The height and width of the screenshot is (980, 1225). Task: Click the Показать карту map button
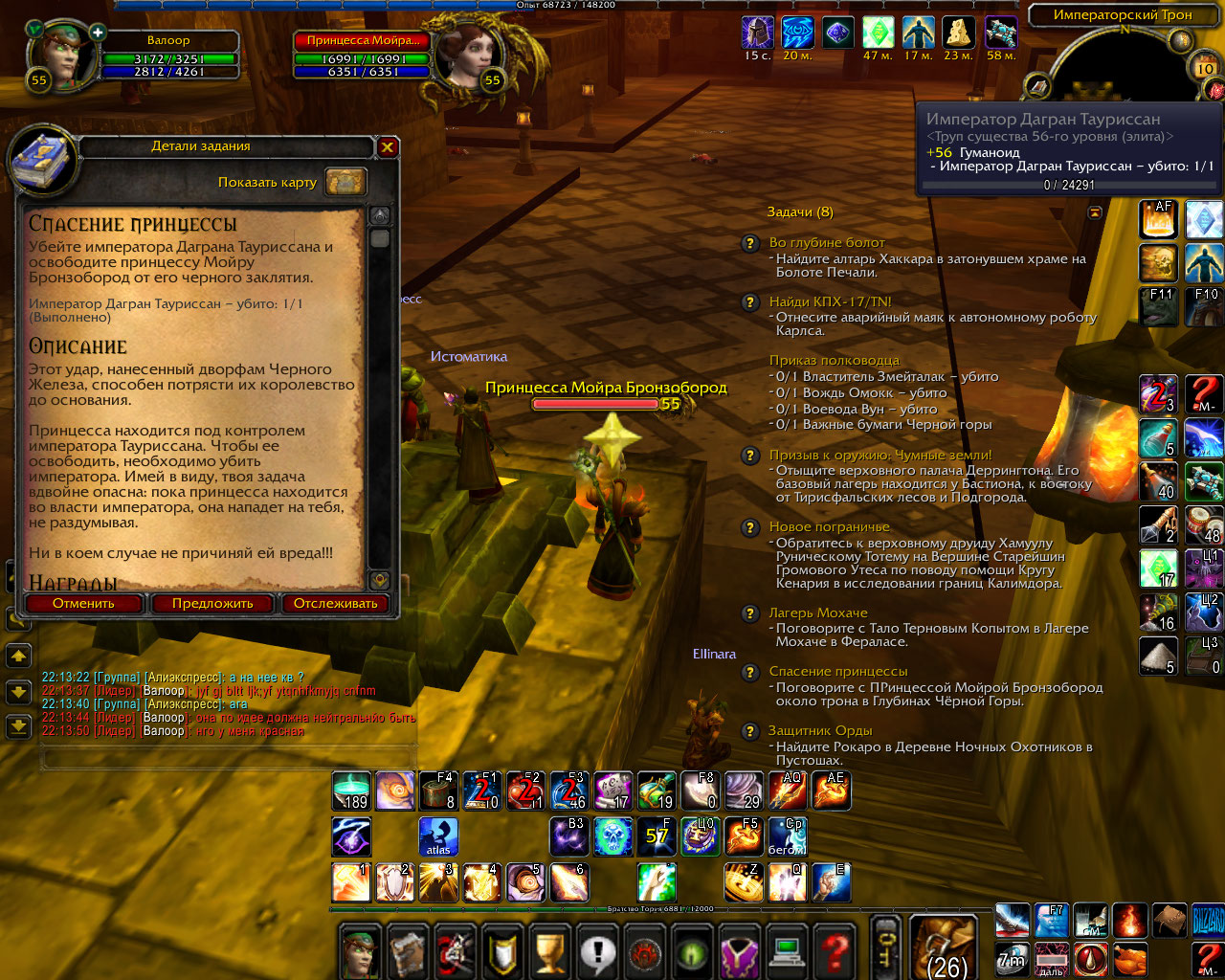click(x=345, y=182)
